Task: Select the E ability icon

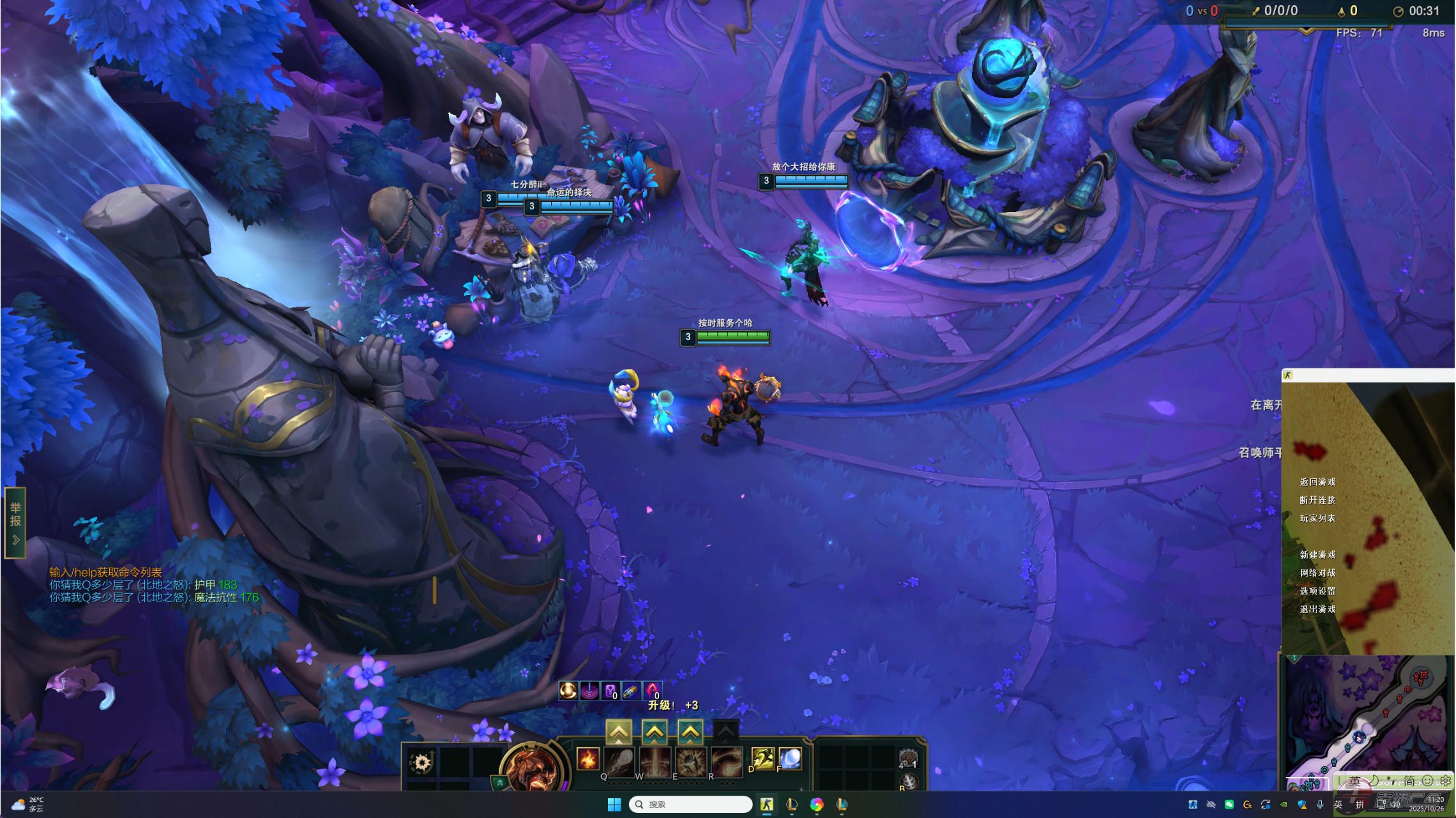Action: point(691,761)
